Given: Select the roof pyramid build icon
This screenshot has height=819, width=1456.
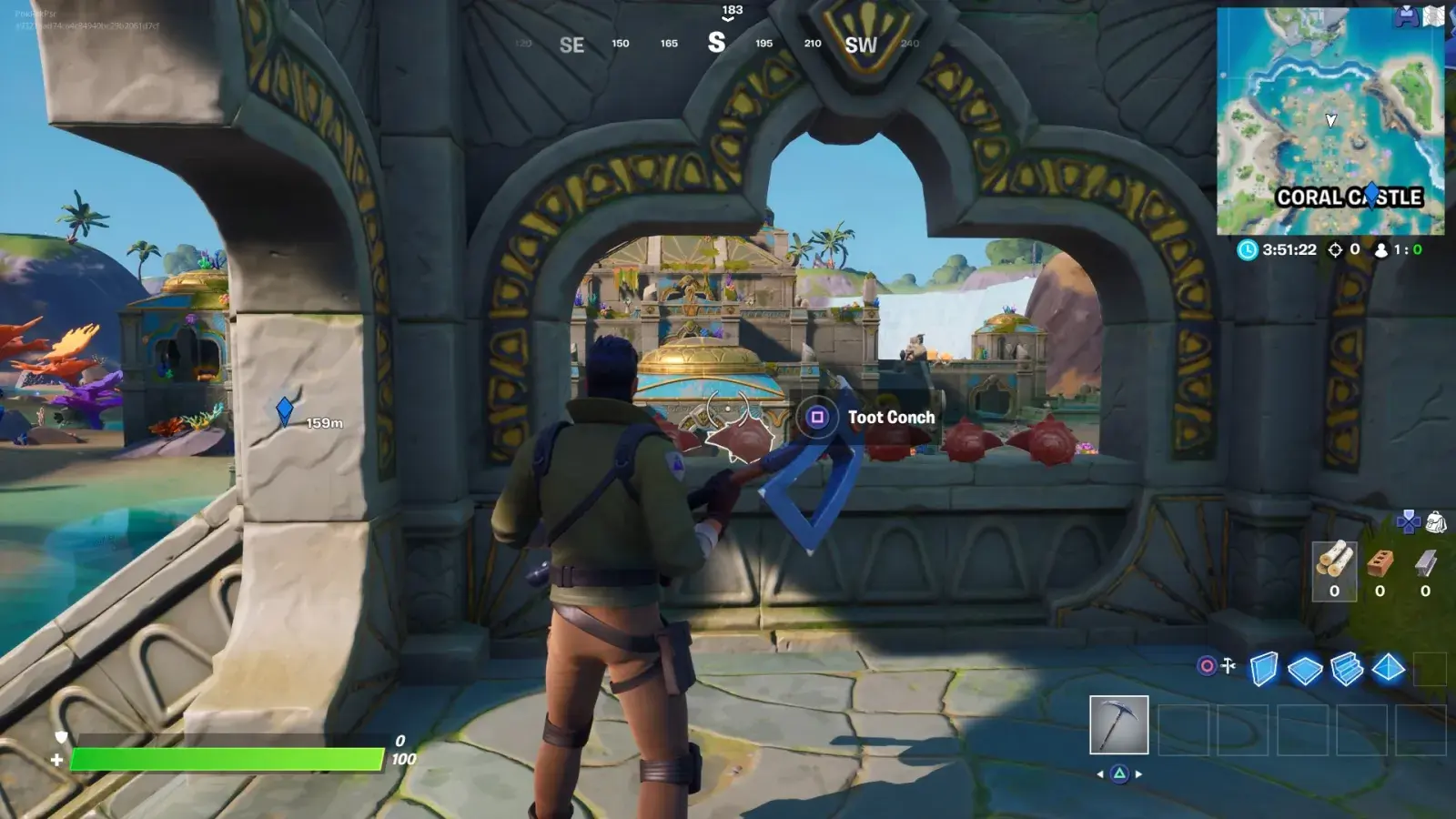Looking at the screenshot, I should point(1388,669).
